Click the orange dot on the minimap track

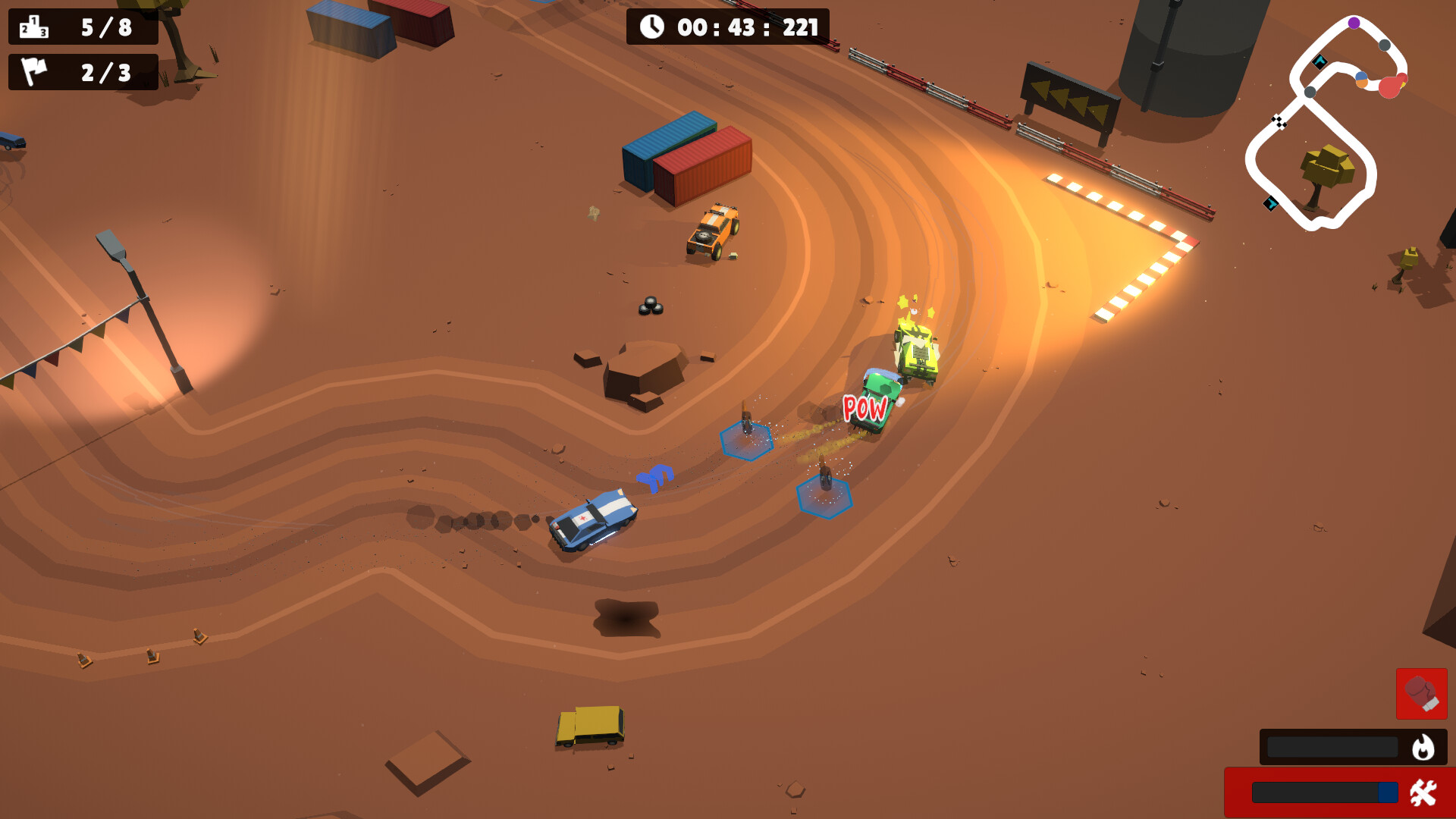pyautogui.click(x=1362, y=84)
